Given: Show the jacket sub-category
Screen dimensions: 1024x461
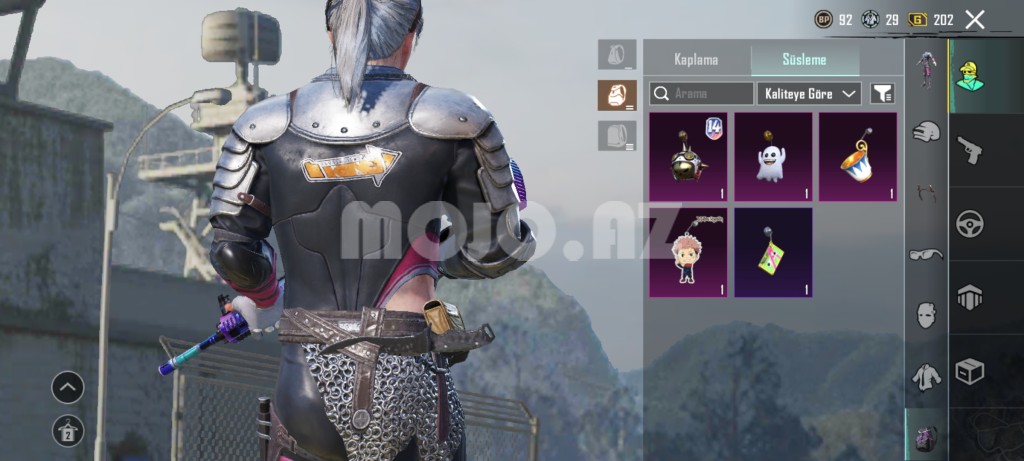Looking at the screenshot, I should (927, 377).
